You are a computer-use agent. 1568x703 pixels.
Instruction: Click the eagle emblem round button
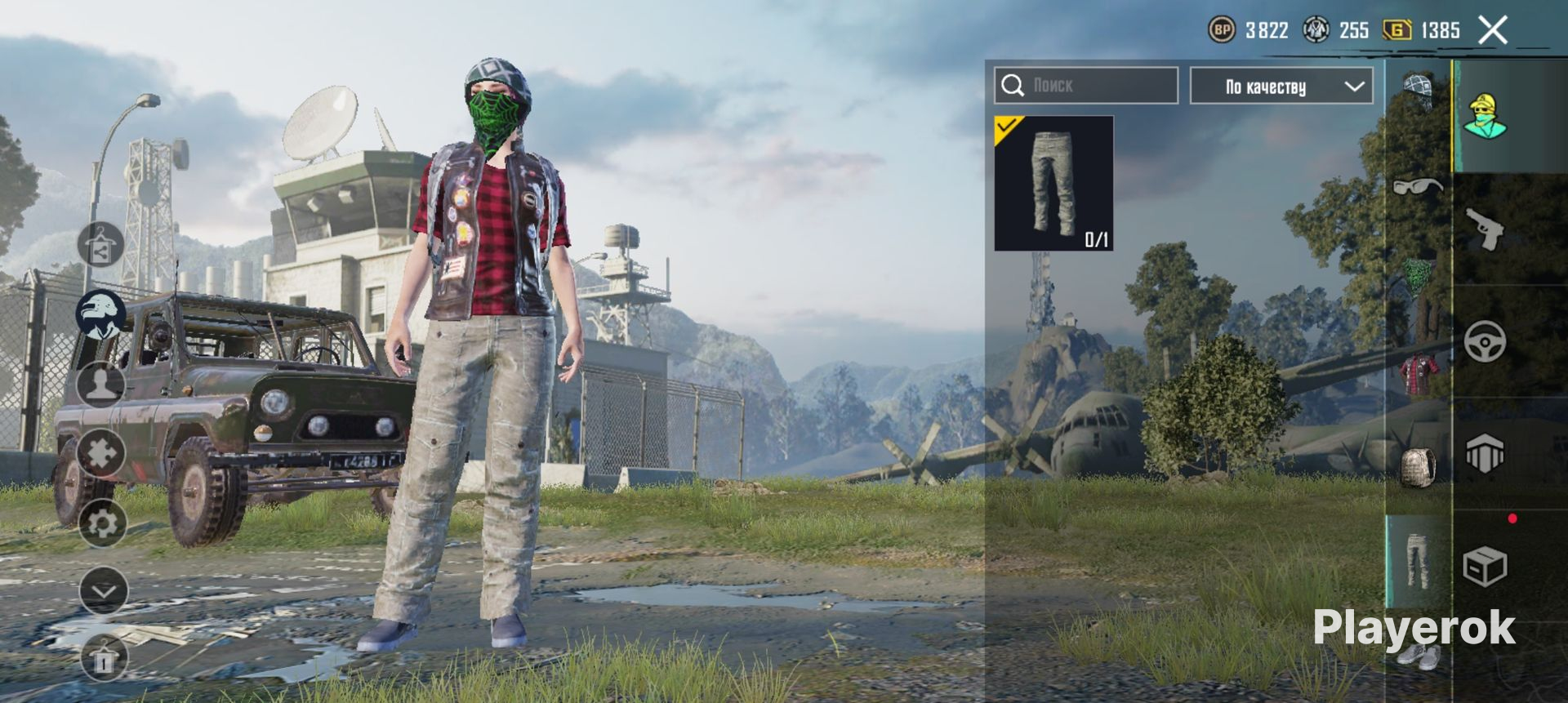click(x=101, y=314)
